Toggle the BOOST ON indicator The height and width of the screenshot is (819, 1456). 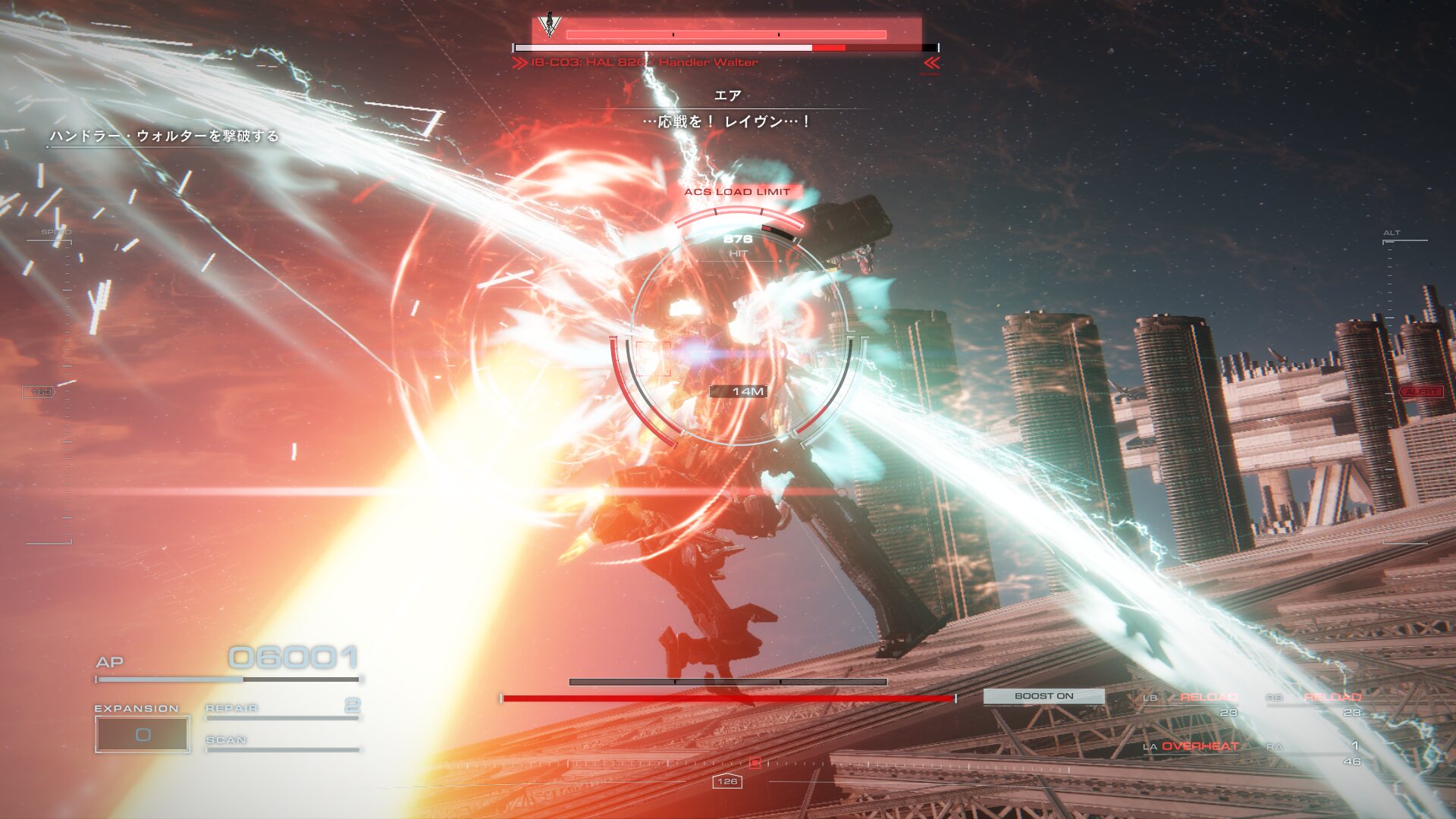1043,696
